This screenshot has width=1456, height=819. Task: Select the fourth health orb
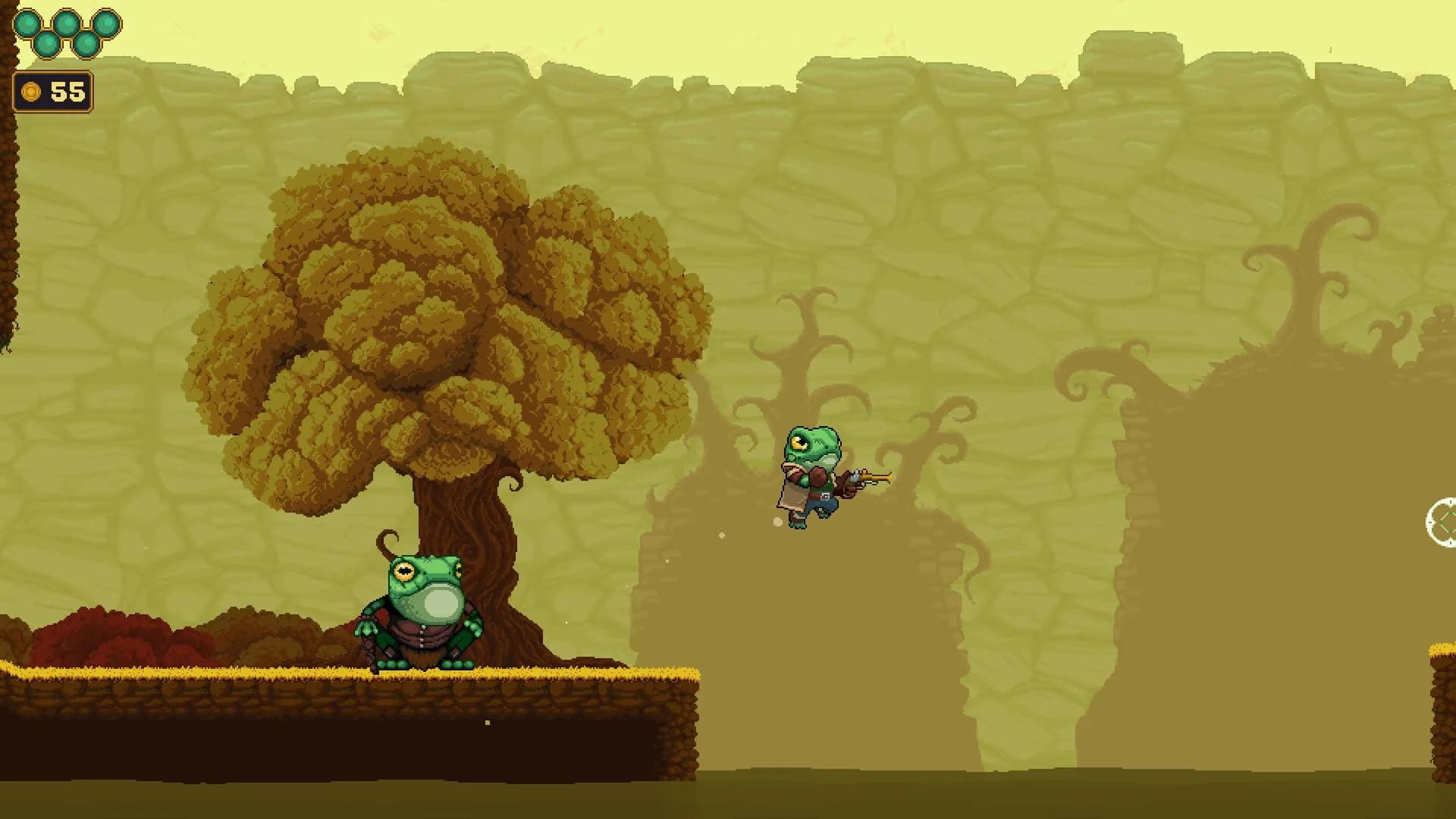coord(88,44)
